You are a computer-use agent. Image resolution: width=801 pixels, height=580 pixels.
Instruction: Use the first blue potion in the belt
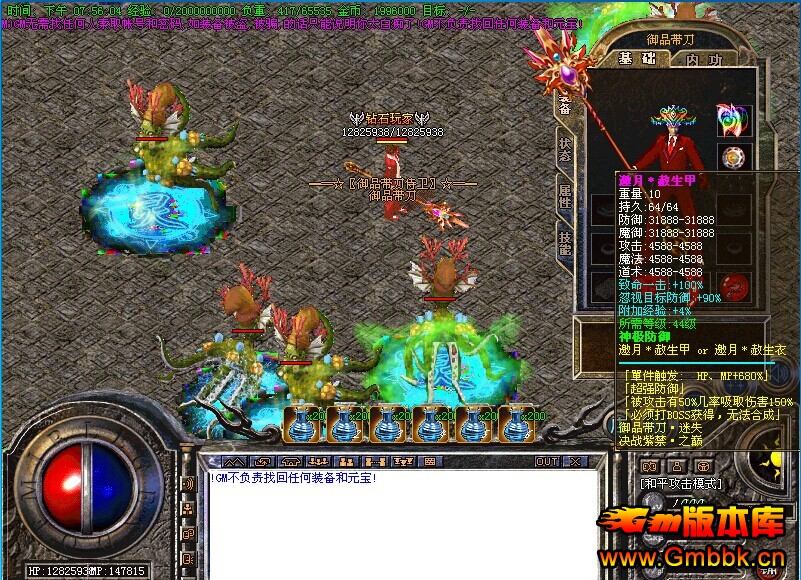302,424
